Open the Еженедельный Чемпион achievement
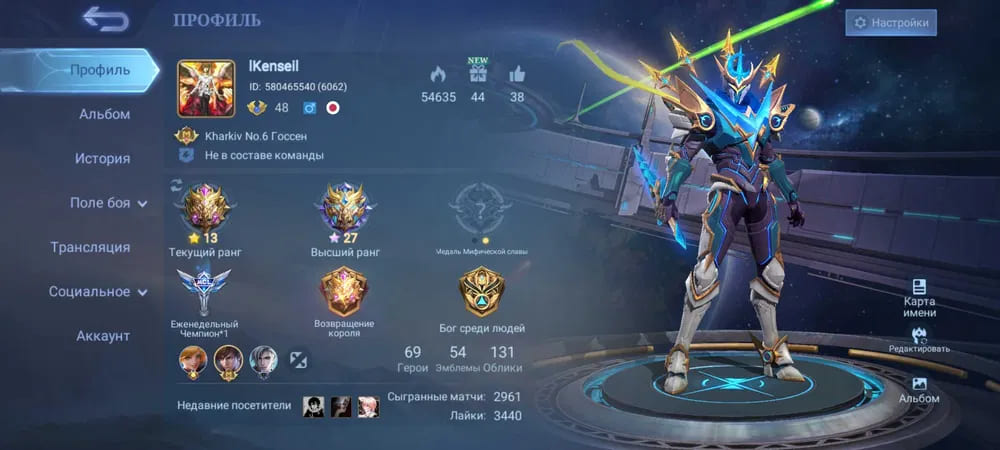Screen dimensions: 1000x450 click(x=204, y=293)
